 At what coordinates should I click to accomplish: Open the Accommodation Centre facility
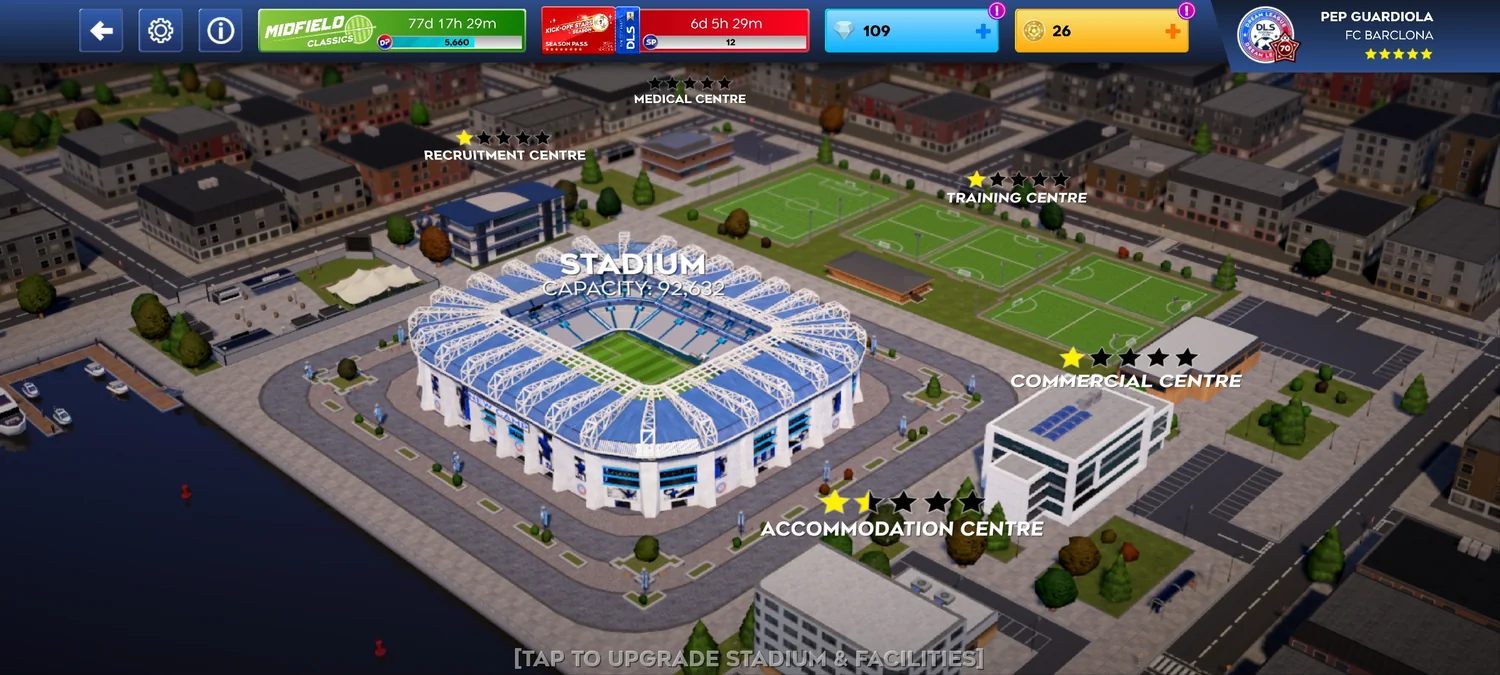(x=902, y=528)
